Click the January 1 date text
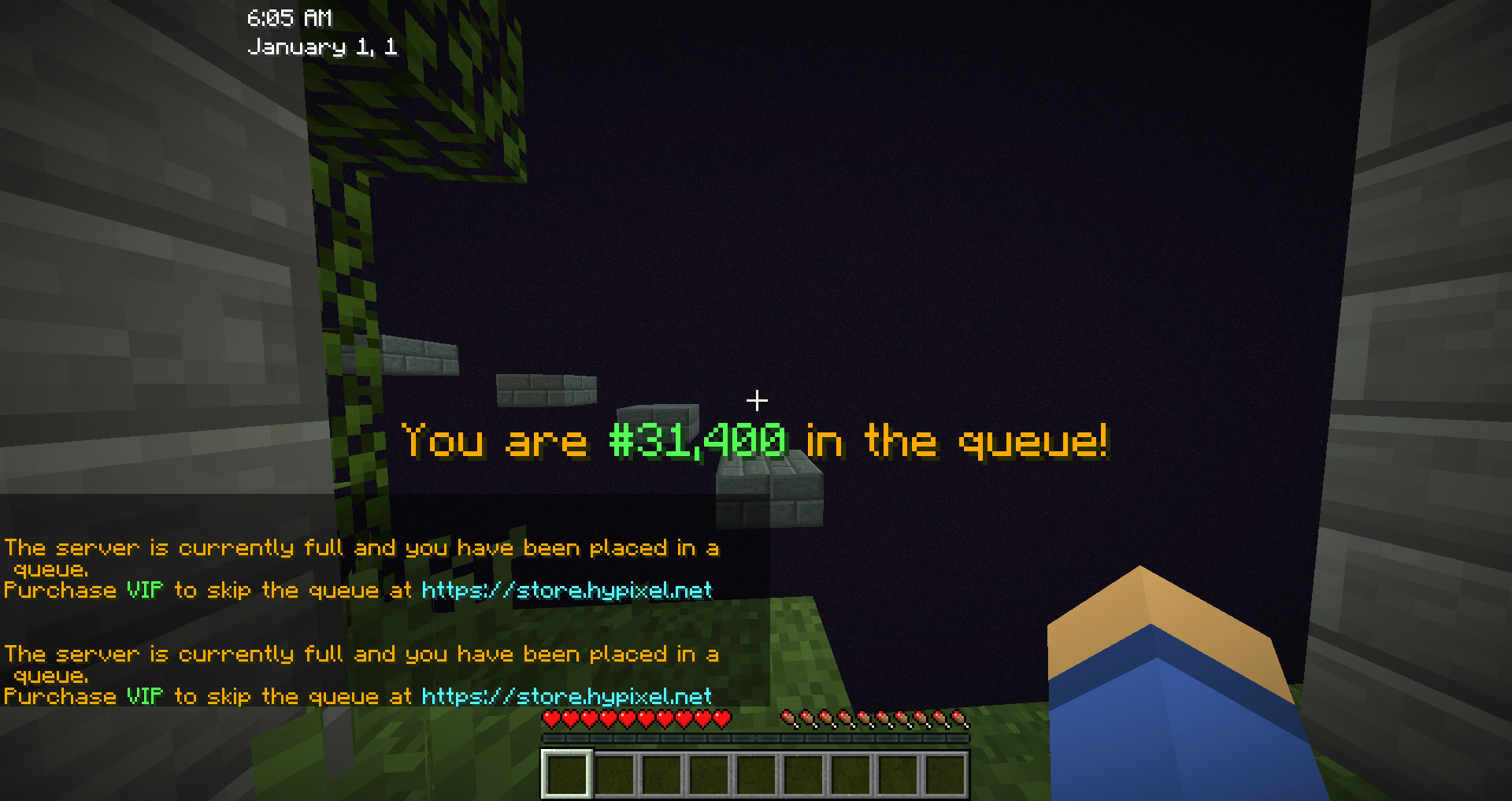Viewport: 1512px width, 801px height. 323,47
